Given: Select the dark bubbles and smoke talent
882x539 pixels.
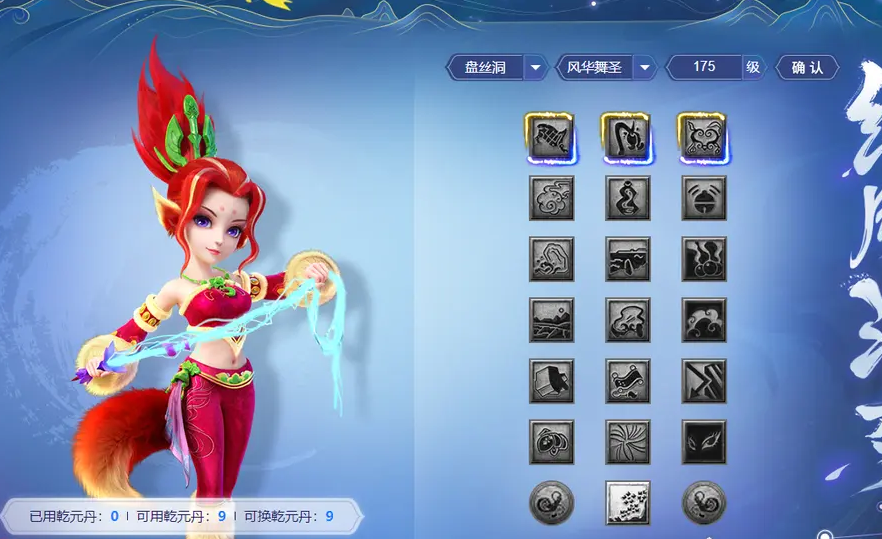Looking at the screenshot, I should click(x=704, y=259).
